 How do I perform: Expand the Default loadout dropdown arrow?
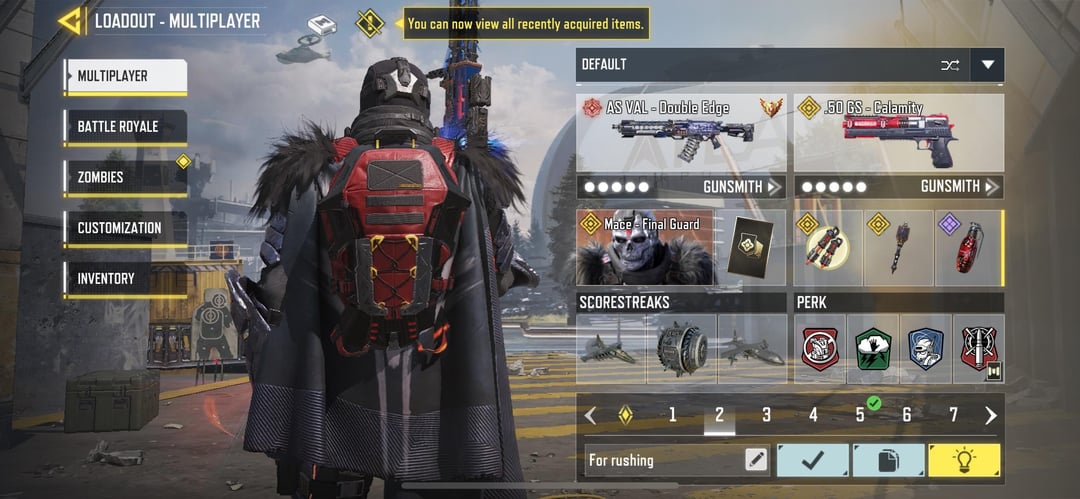pyautogui.click(x=988, y=65)
